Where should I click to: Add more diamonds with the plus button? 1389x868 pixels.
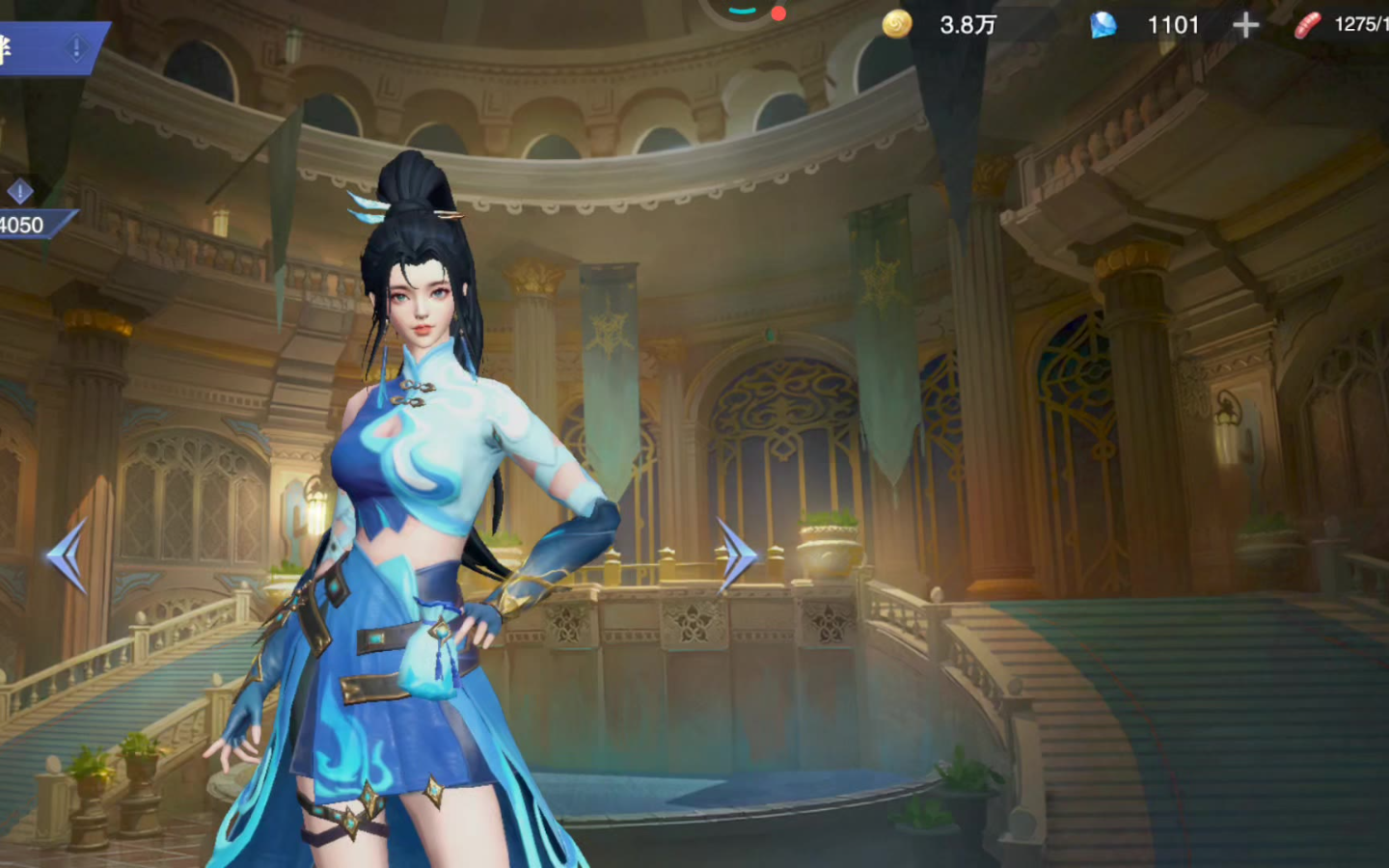coord(1245,25)
